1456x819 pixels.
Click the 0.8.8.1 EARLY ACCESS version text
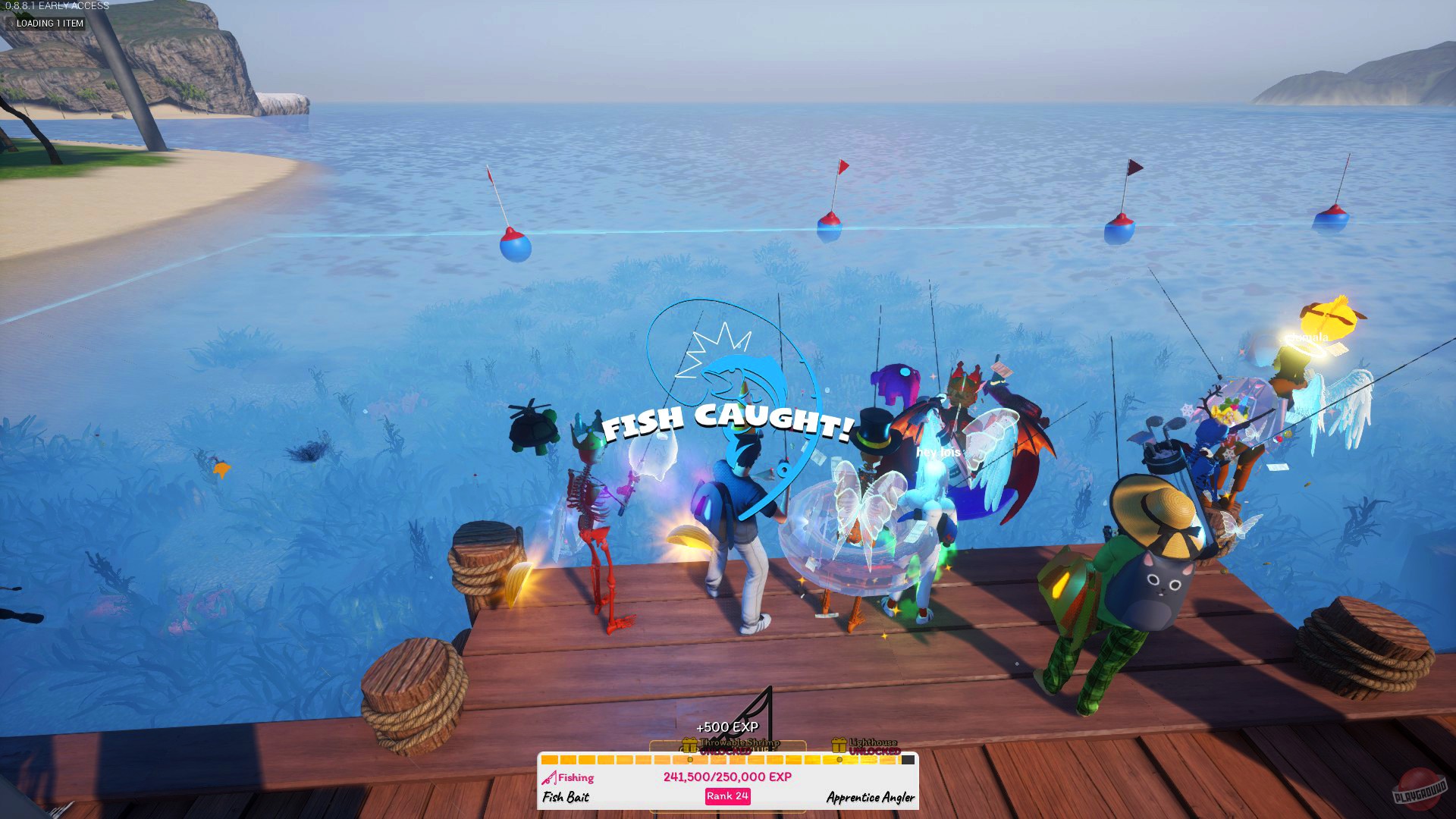53,6
